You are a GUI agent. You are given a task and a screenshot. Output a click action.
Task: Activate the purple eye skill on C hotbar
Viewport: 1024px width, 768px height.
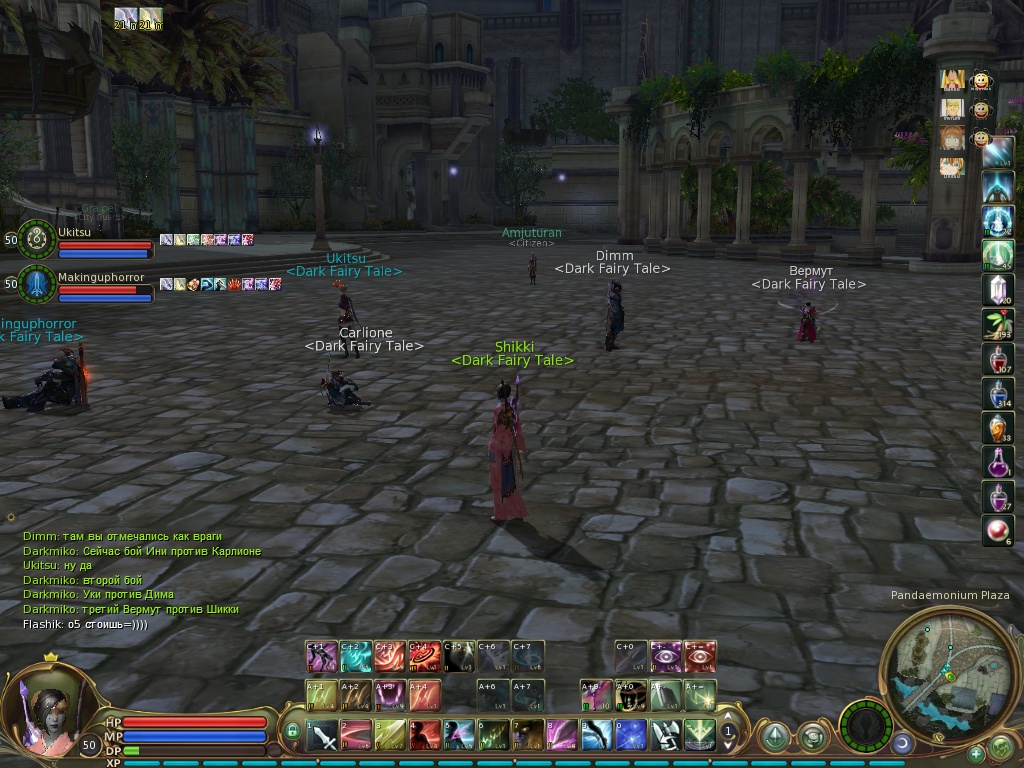(x=665, y=656)
